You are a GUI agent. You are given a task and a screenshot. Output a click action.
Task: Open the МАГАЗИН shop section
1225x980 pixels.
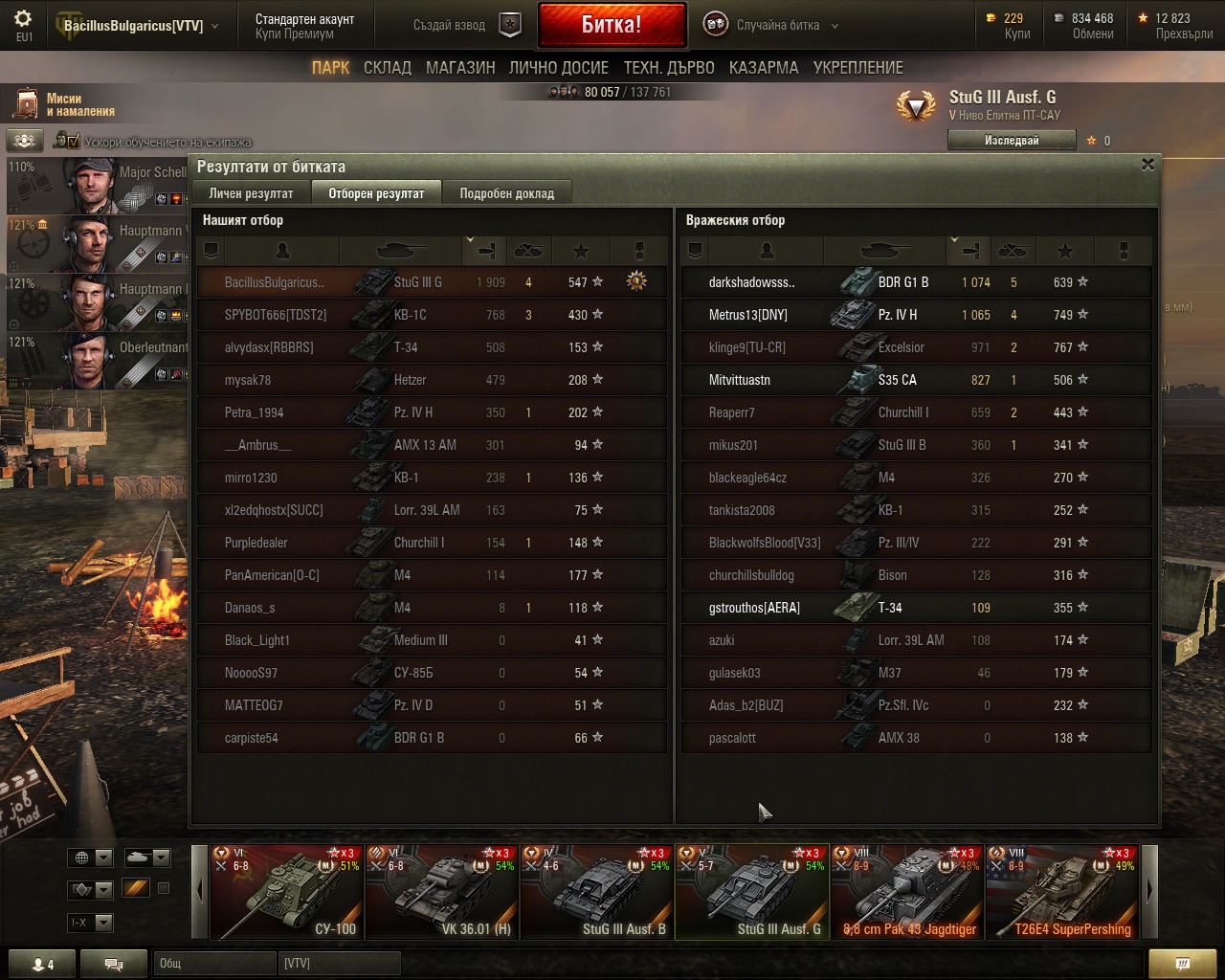point(460,68)
